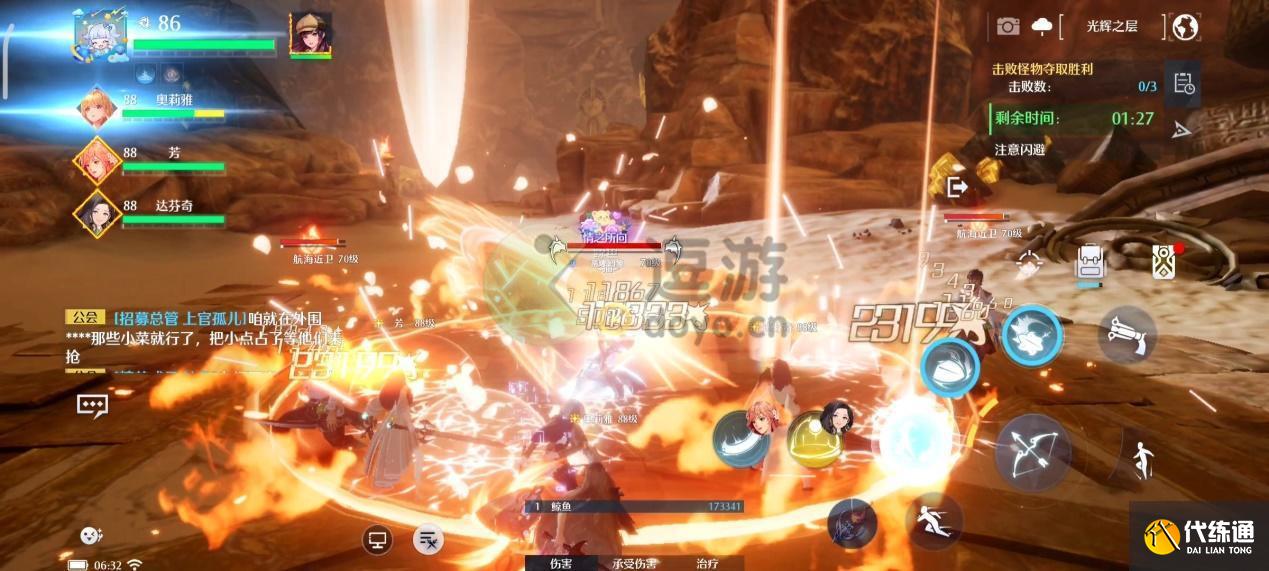Activate the jump figure button
The height and width of the screenshot is (571, 1269).
[1140, 459]
